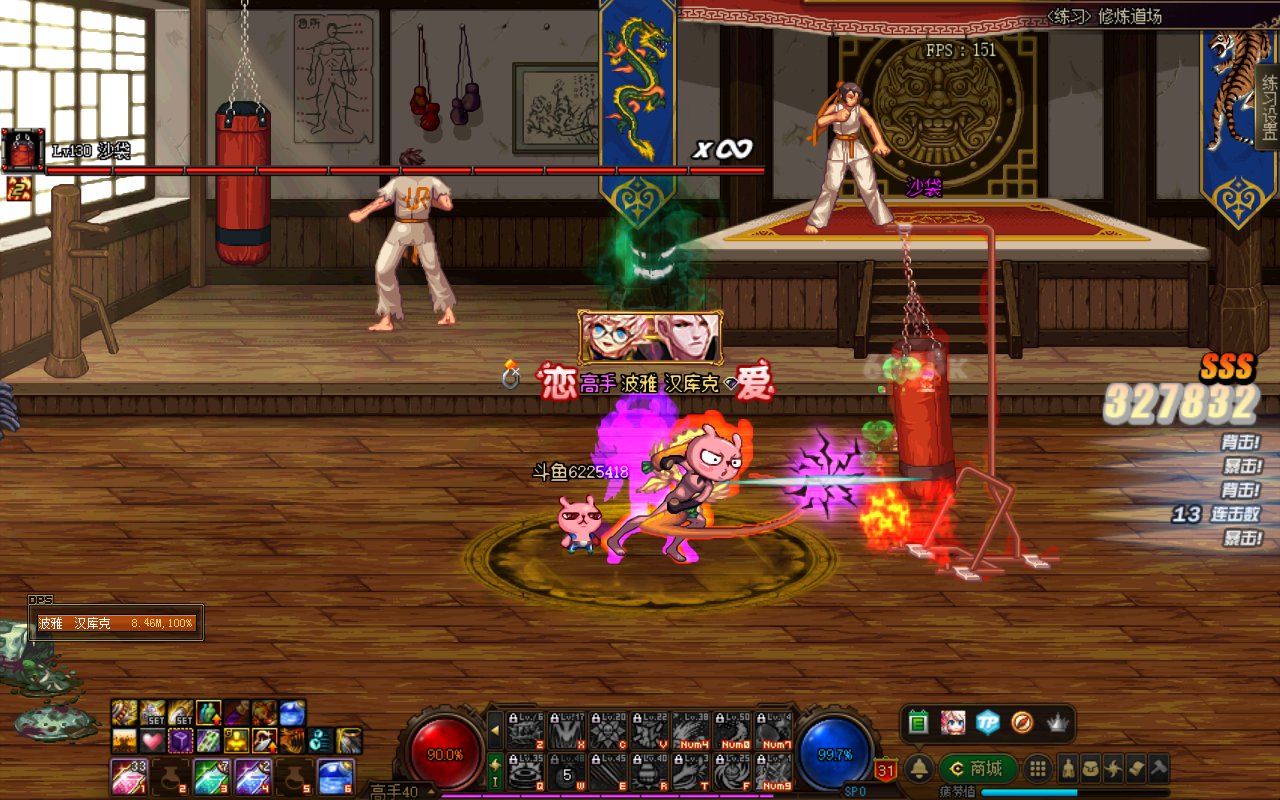Open the 商城 shop

click(x=977, y=768)
